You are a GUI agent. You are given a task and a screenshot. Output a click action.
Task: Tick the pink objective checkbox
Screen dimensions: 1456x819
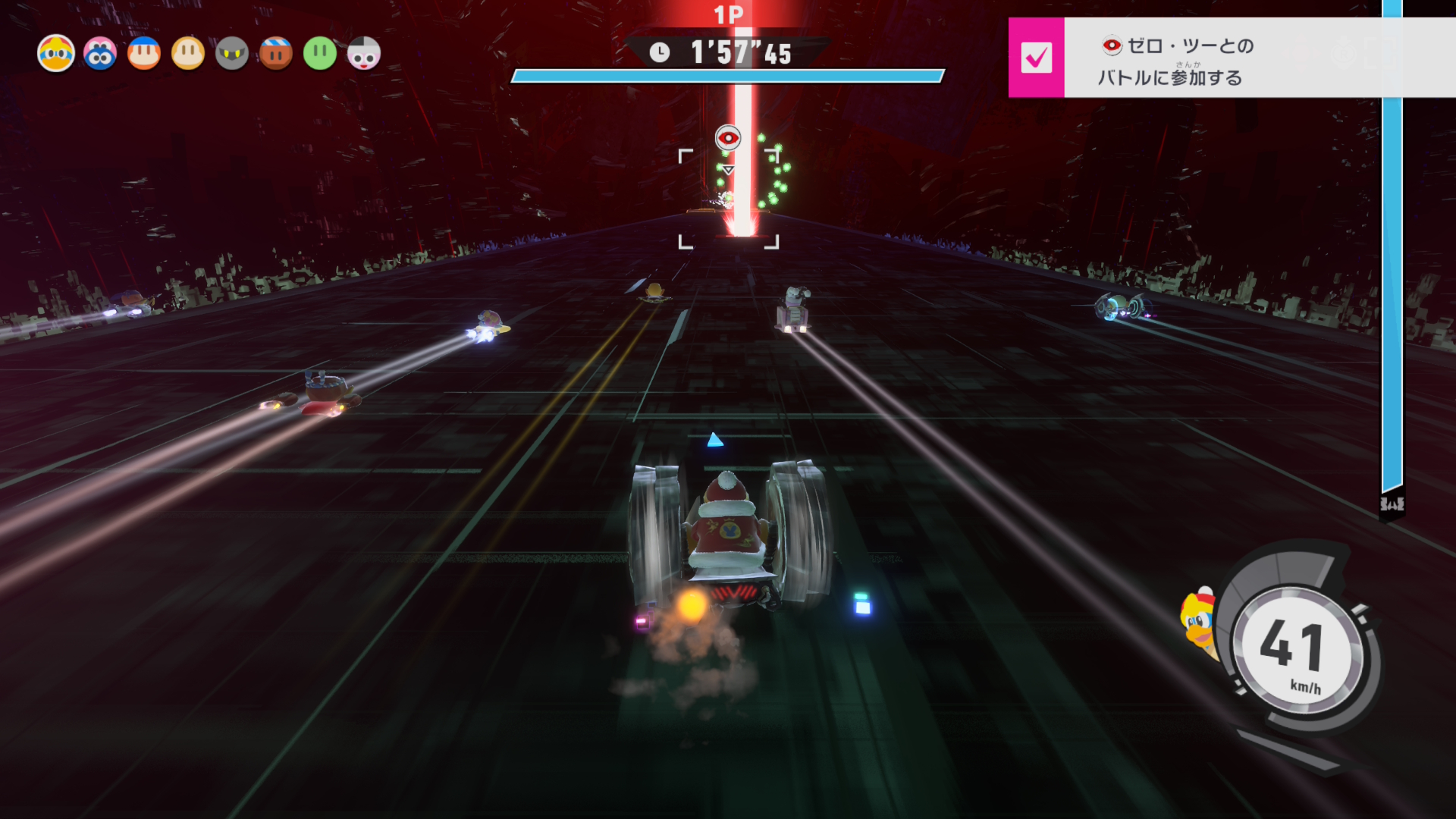click(x=1036, y=58)
